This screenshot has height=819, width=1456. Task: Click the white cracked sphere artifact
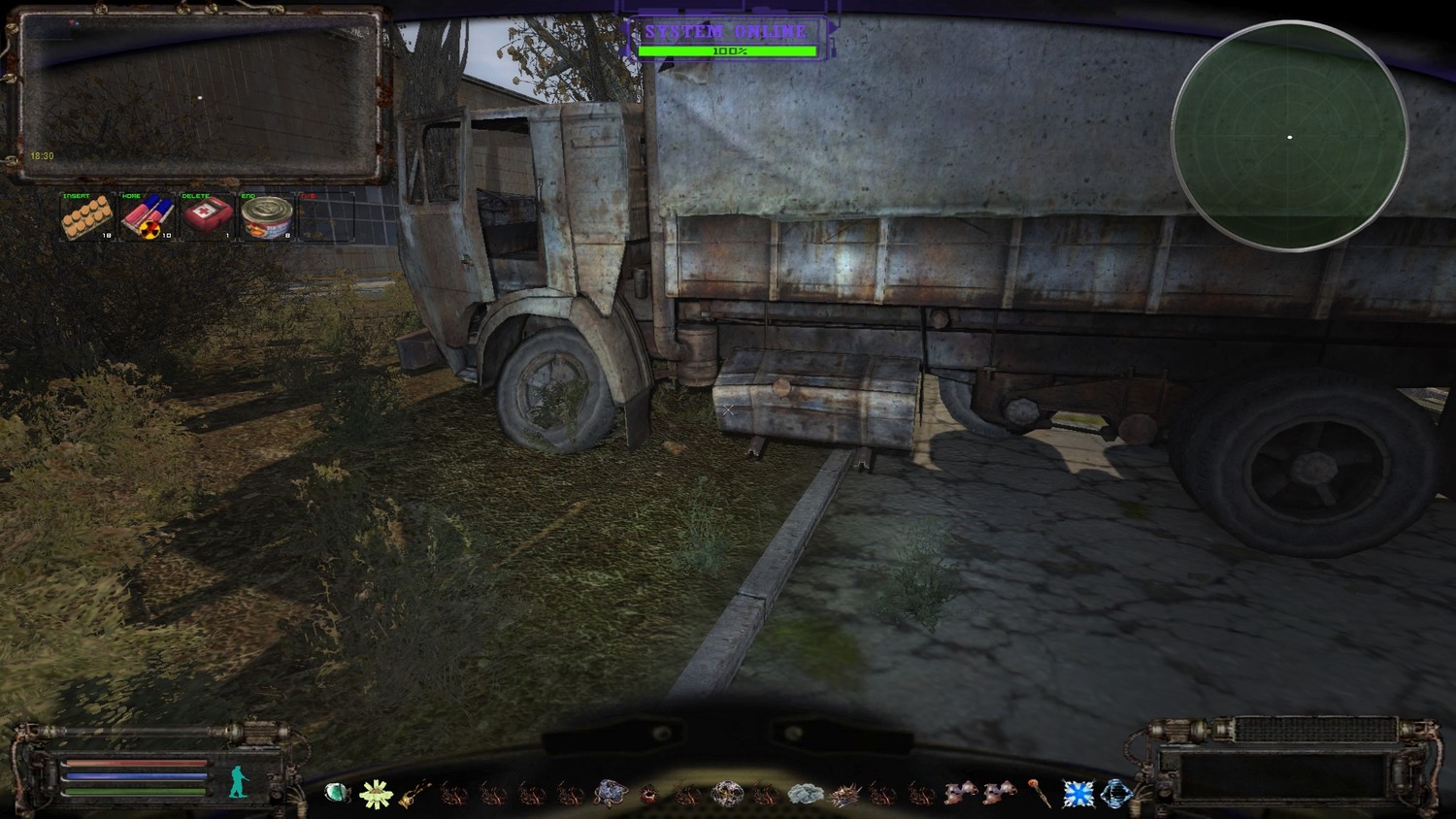click(x=726, y=794)
